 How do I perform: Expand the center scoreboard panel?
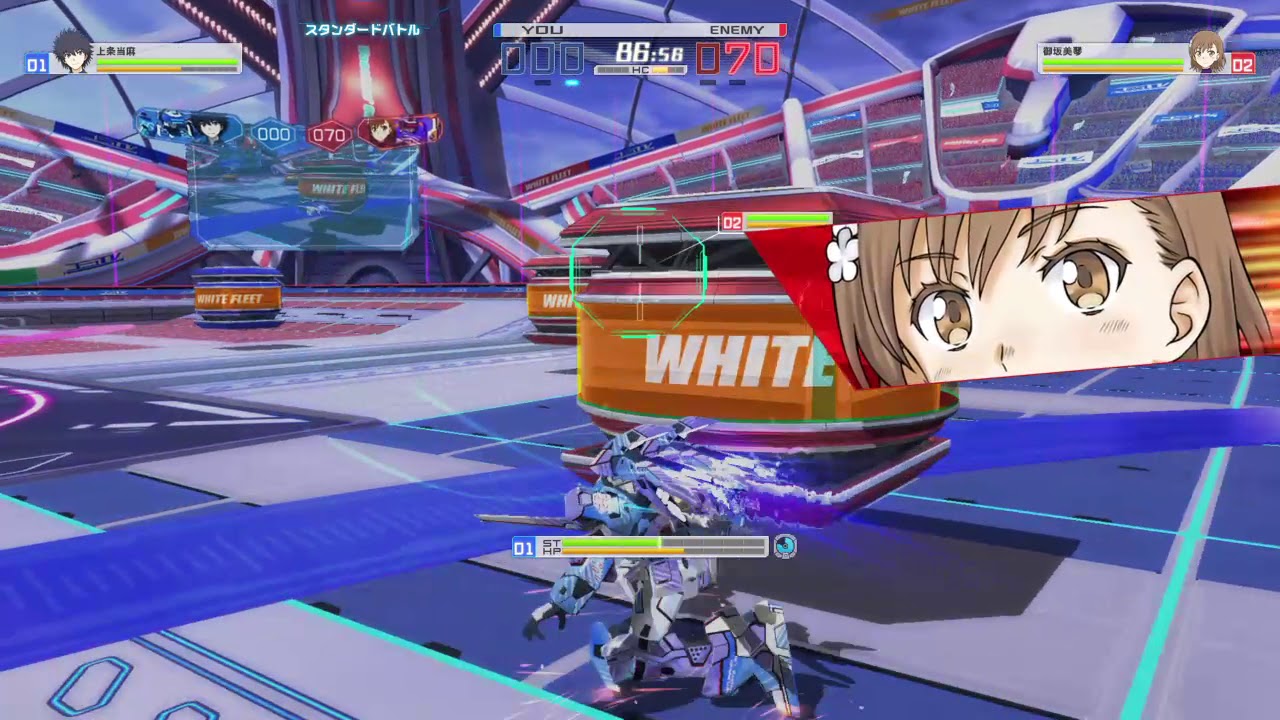point(299,190)
